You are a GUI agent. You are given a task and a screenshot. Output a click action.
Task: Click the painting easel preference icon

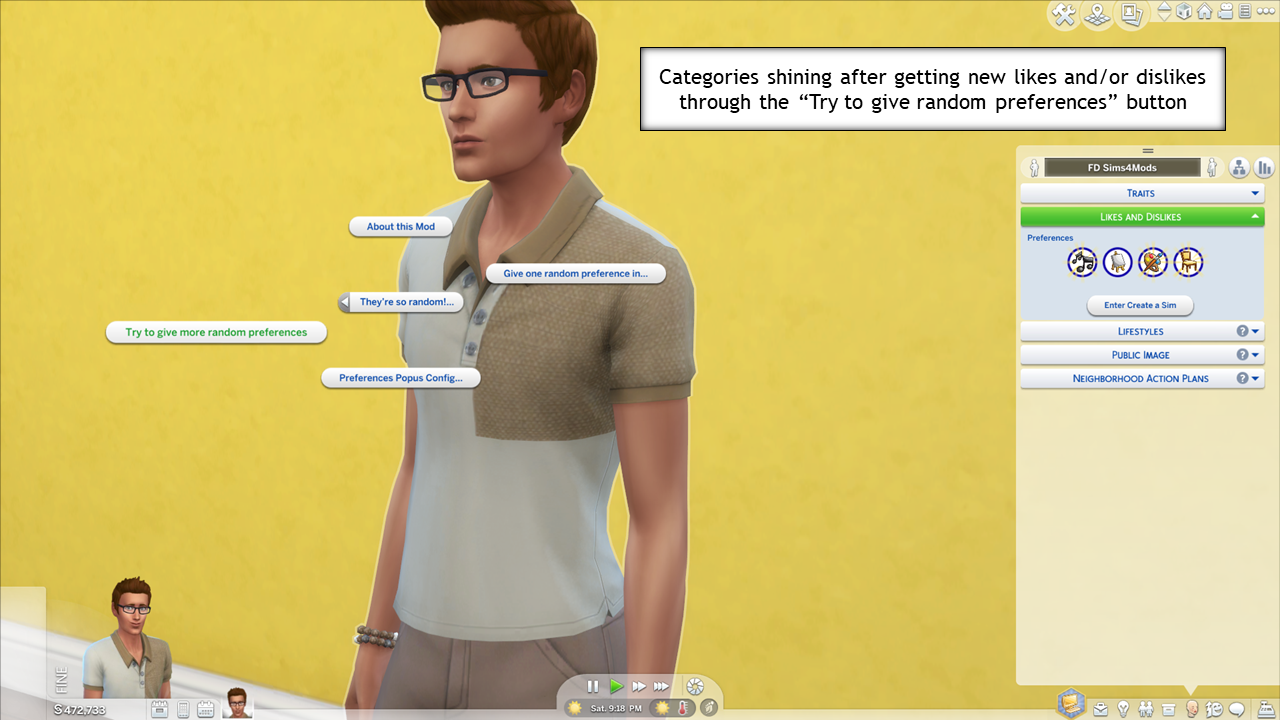tap(1117, 261)
